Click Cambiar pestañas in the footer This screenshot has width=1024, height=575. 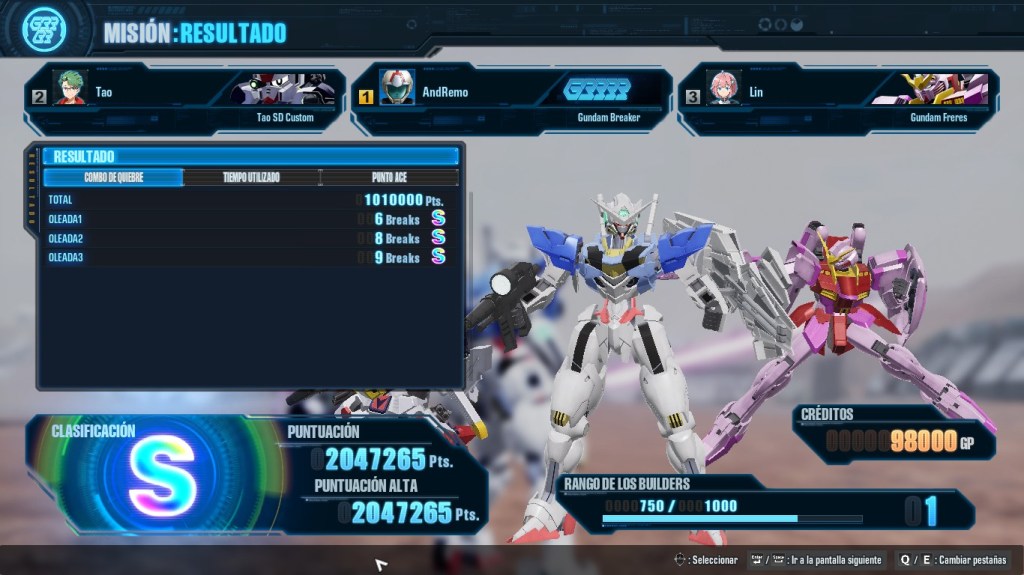tap(953, 560)
